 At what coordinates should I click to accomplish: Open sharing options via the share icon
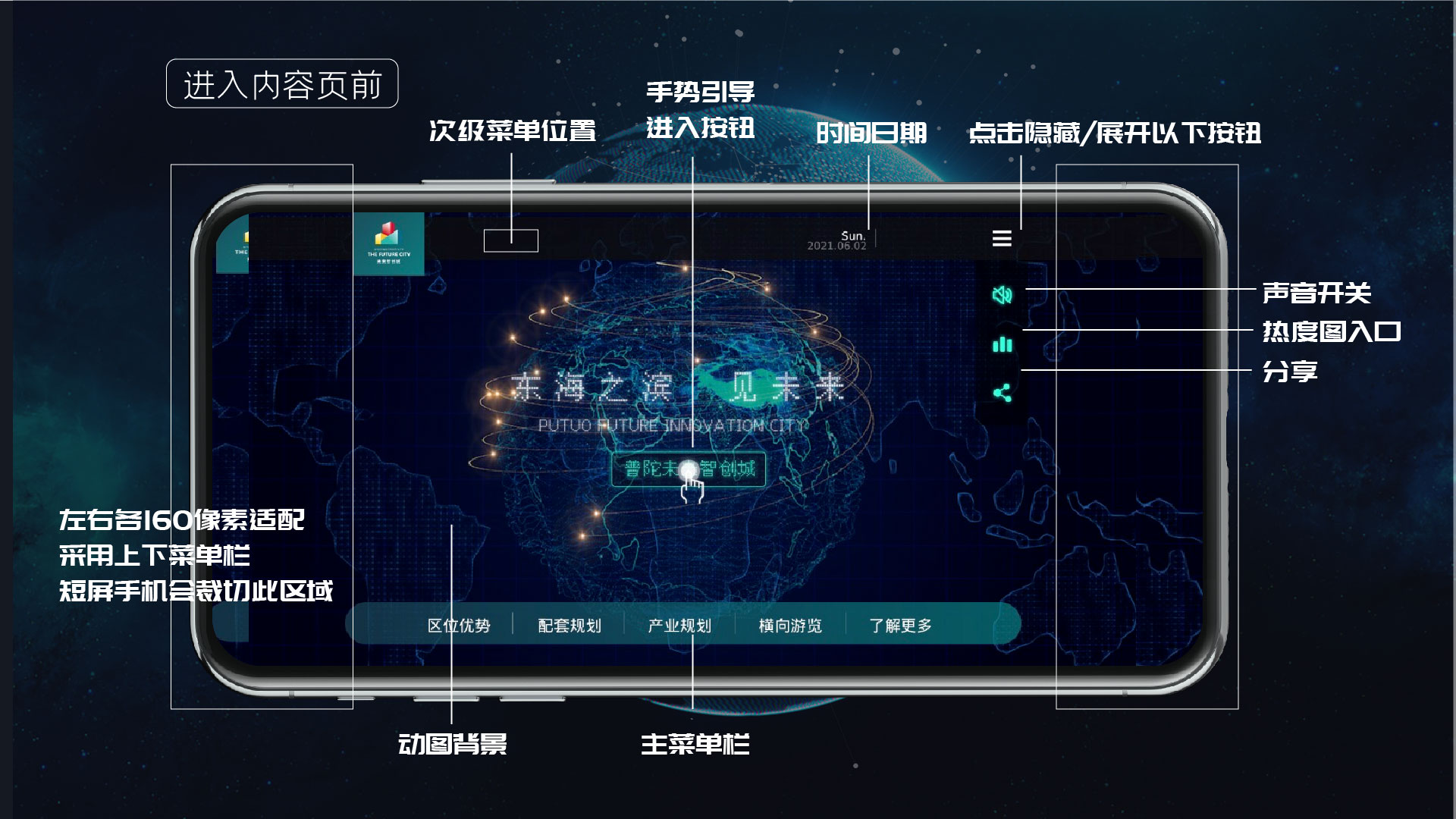click(x=1002, y=391)
